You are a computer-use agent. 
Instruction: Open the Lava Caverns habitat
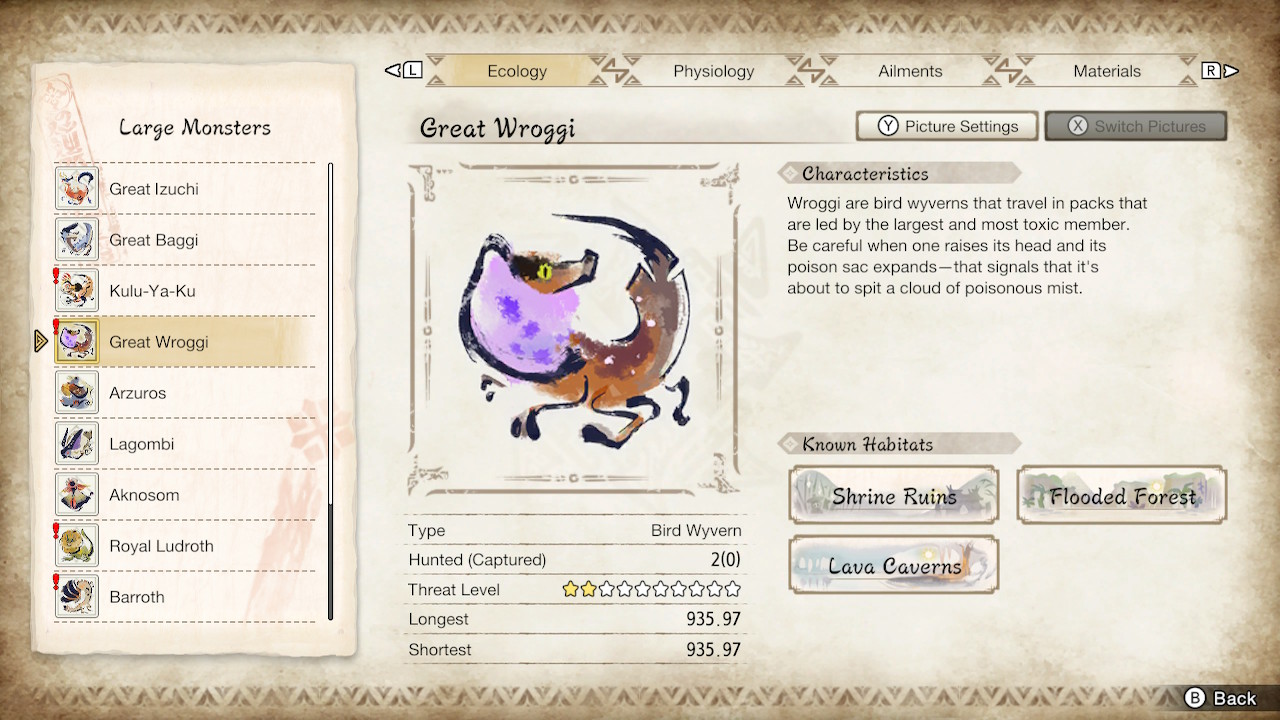893,565
